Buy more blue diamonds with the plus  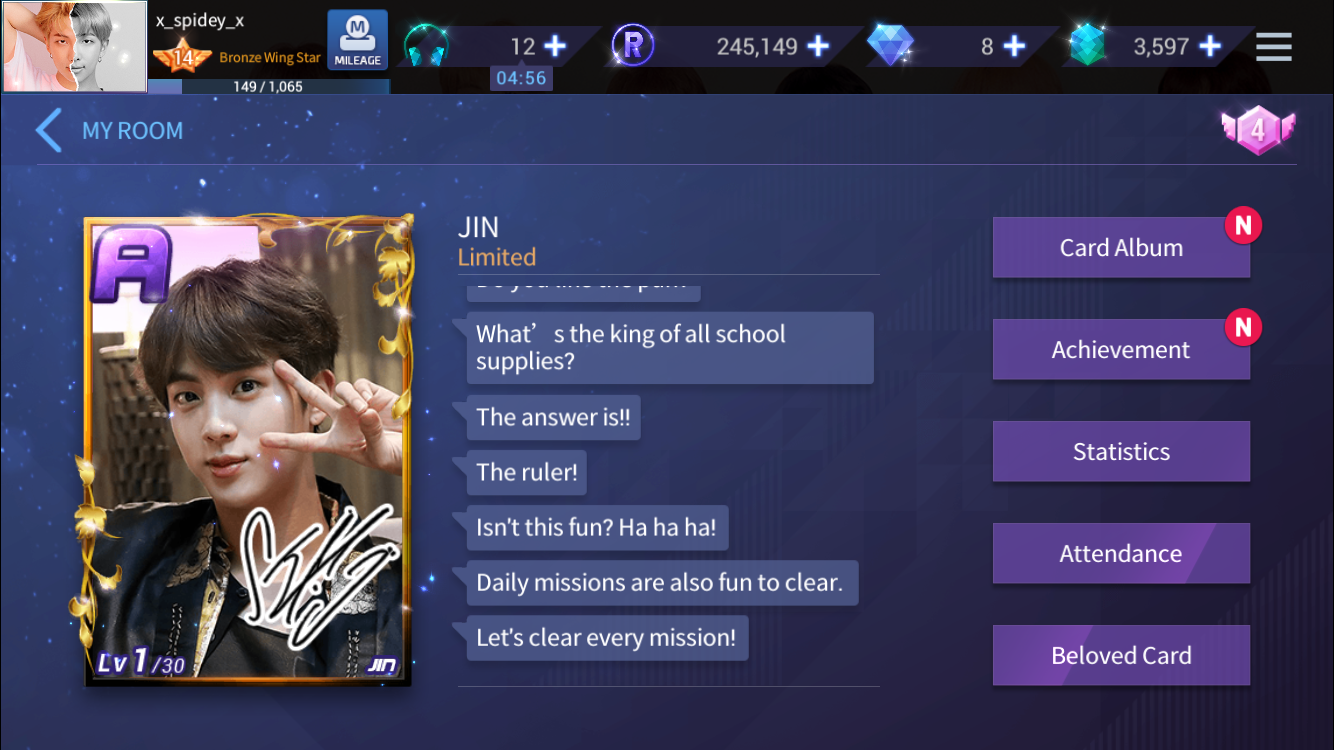click(1014, 47)
